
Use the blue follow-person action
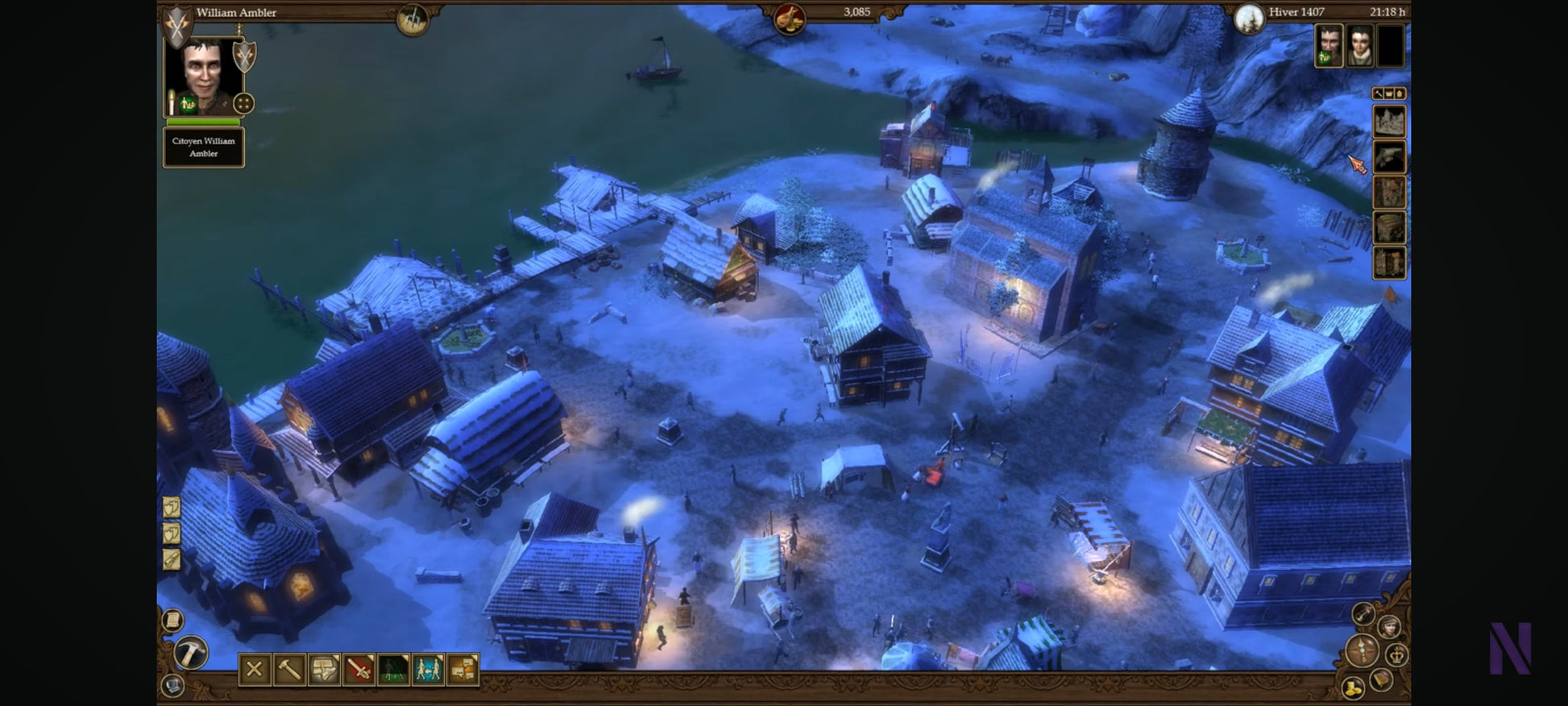click(x=428, y=669)
